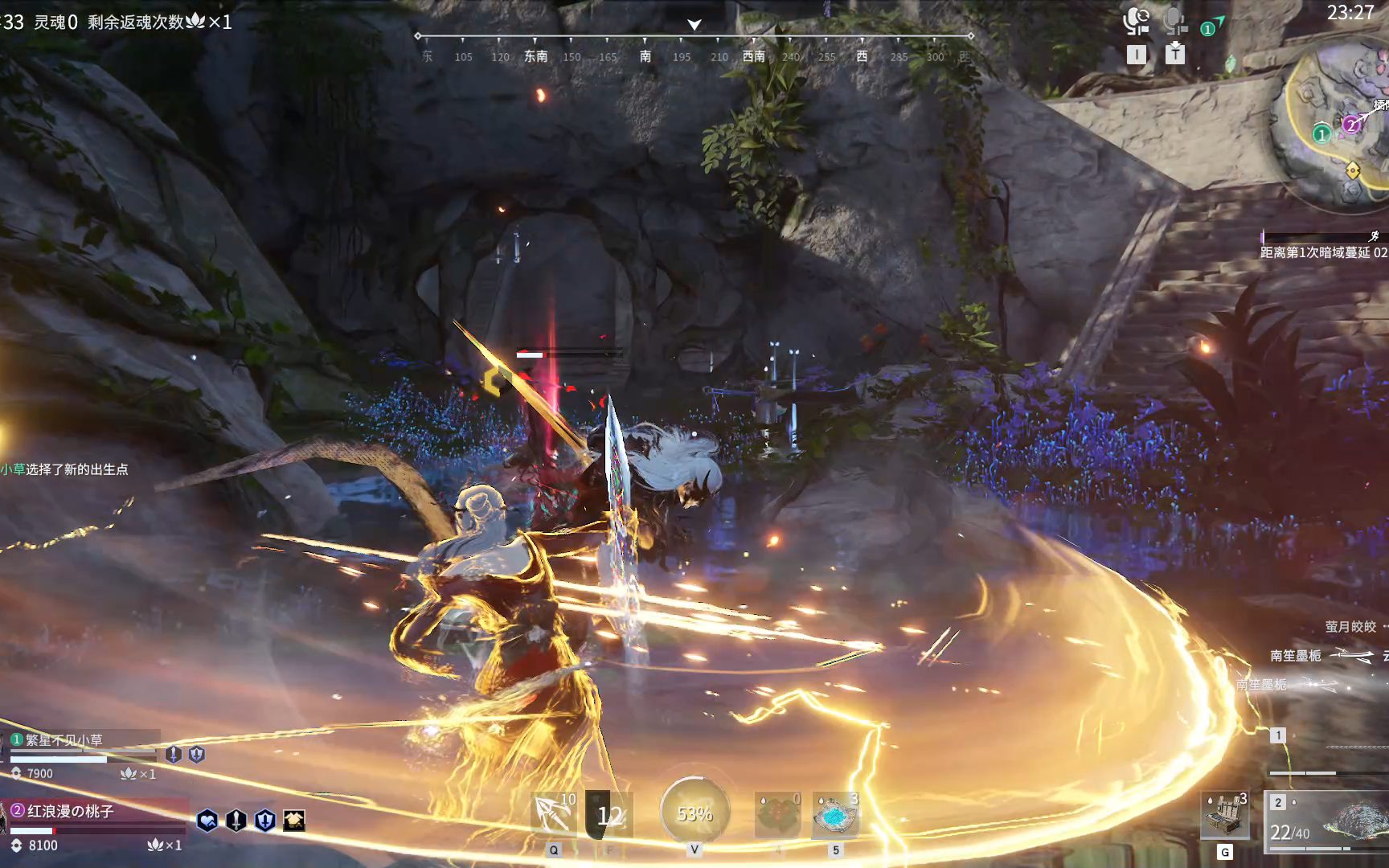Click the heart buff icon by player 2
This screenshot has height=868, width=1389.
207,821
